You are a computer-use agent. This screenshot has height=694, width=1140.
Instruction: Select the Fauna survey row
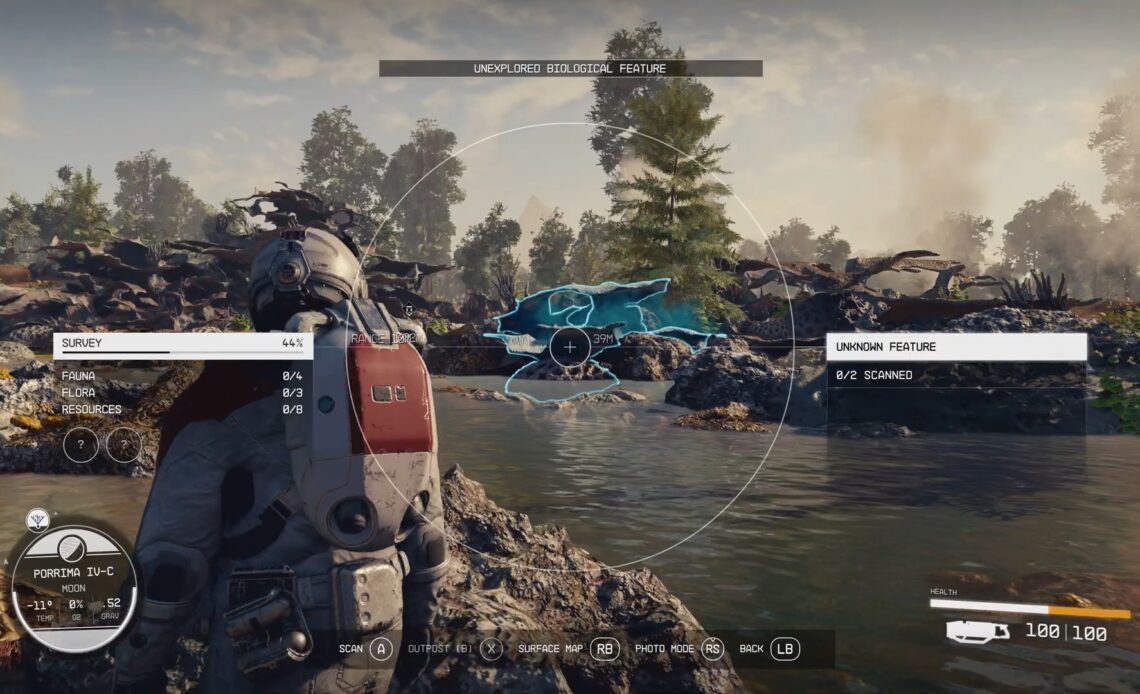pyautogui.click(x=182, y=376)
